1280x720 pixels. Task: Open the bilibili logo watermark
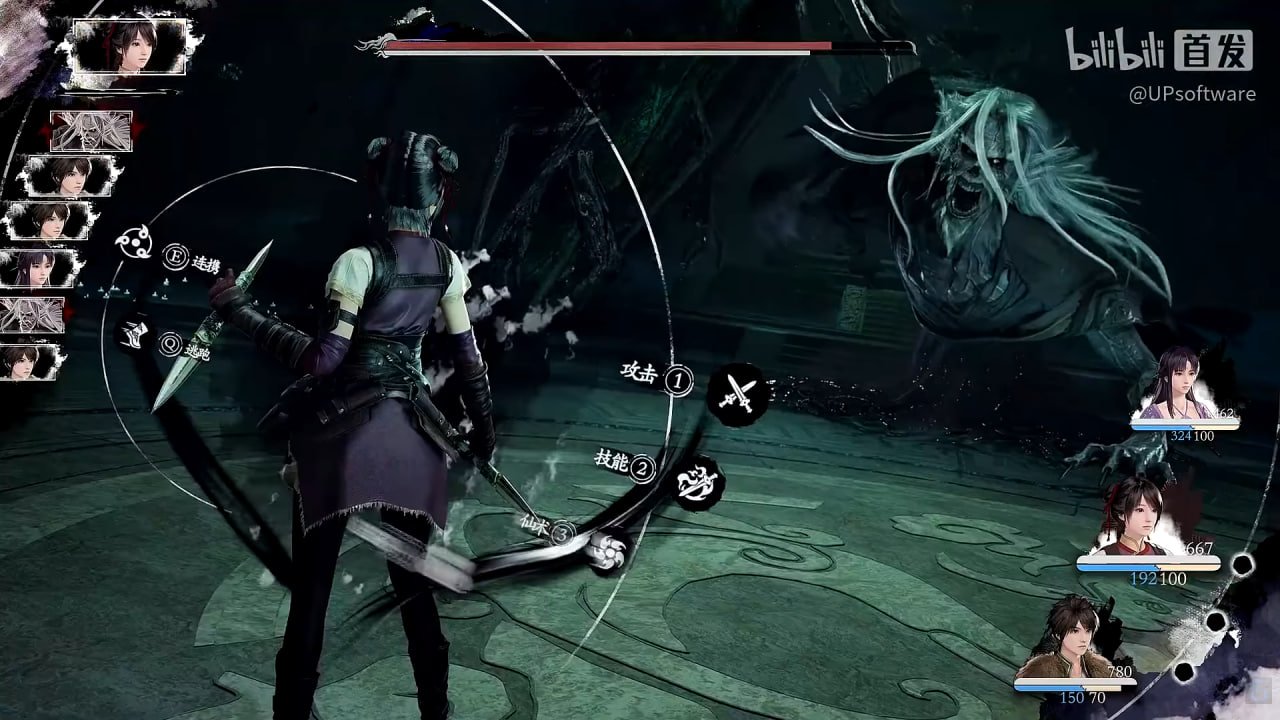coord(1116,50)
